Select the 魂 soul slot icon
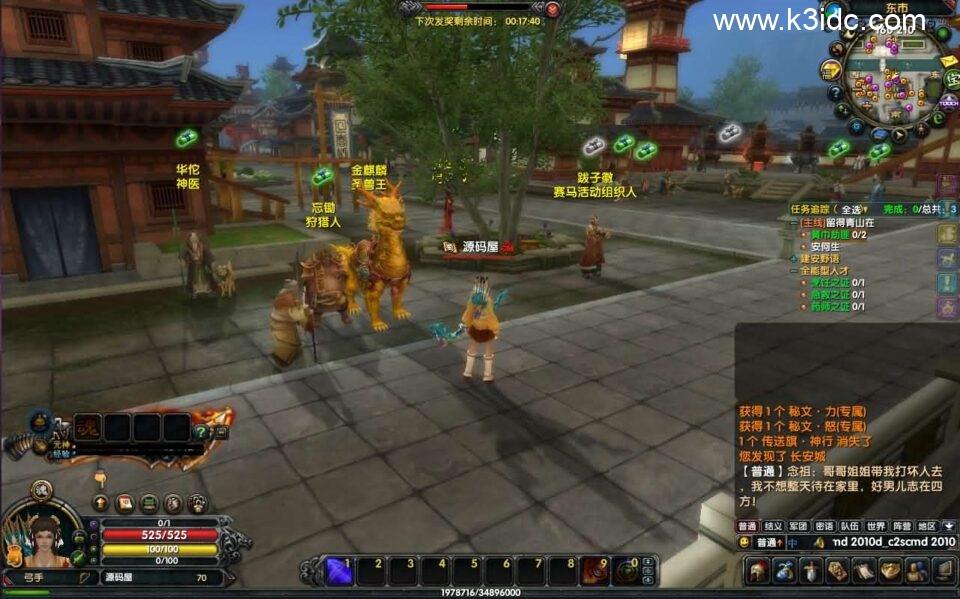This screenshot has height=599, width=960. click(89, 427)
